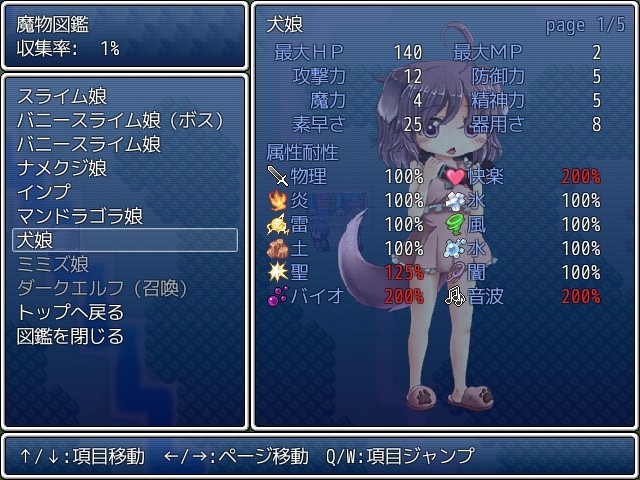The width and height of the screenshot is (640, 480).
Task: Close the bestiary with 図鑑を閉じる
Action: pos(71,336)
